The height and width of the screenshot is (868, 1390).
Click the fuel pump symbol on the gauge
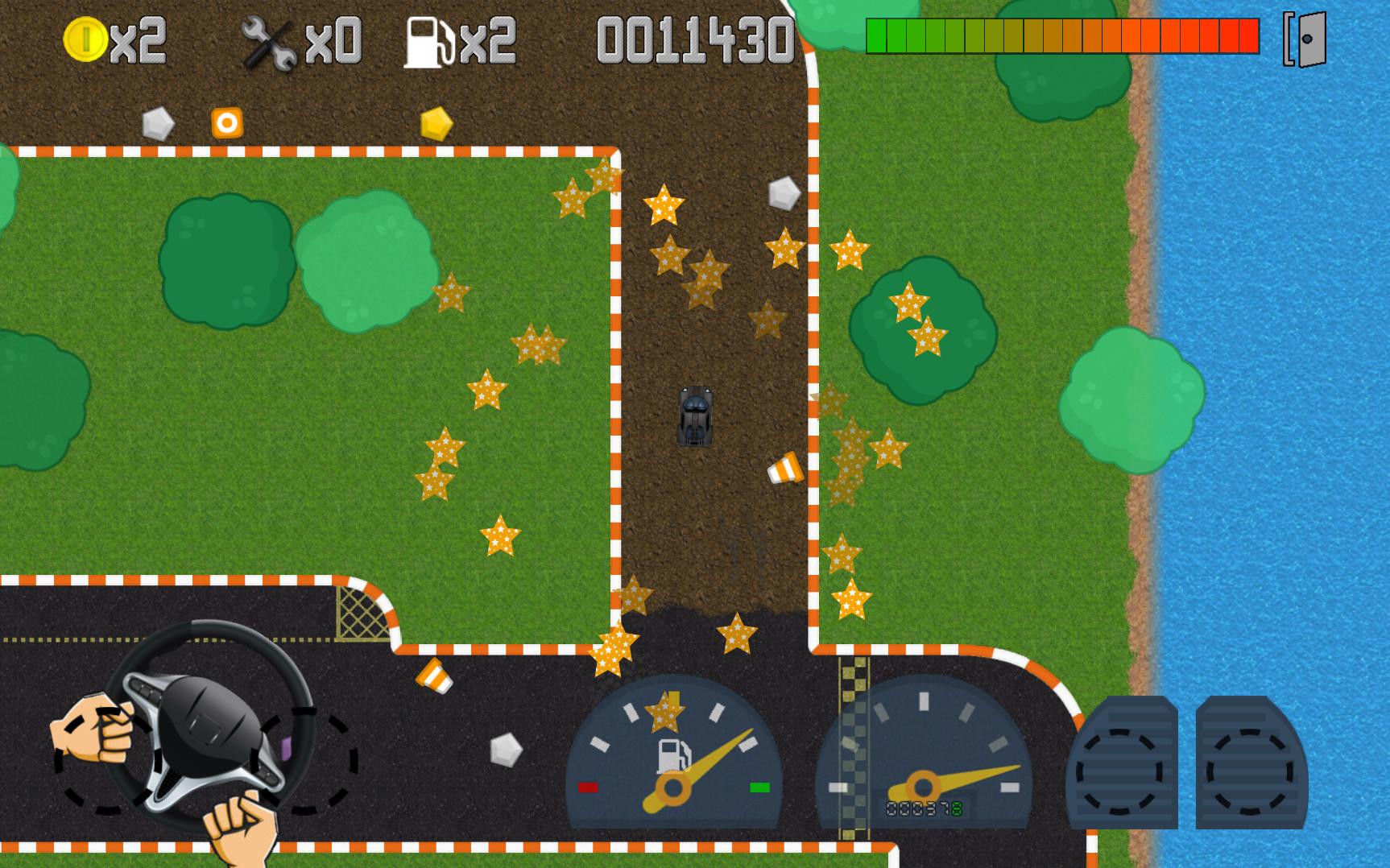675,755
